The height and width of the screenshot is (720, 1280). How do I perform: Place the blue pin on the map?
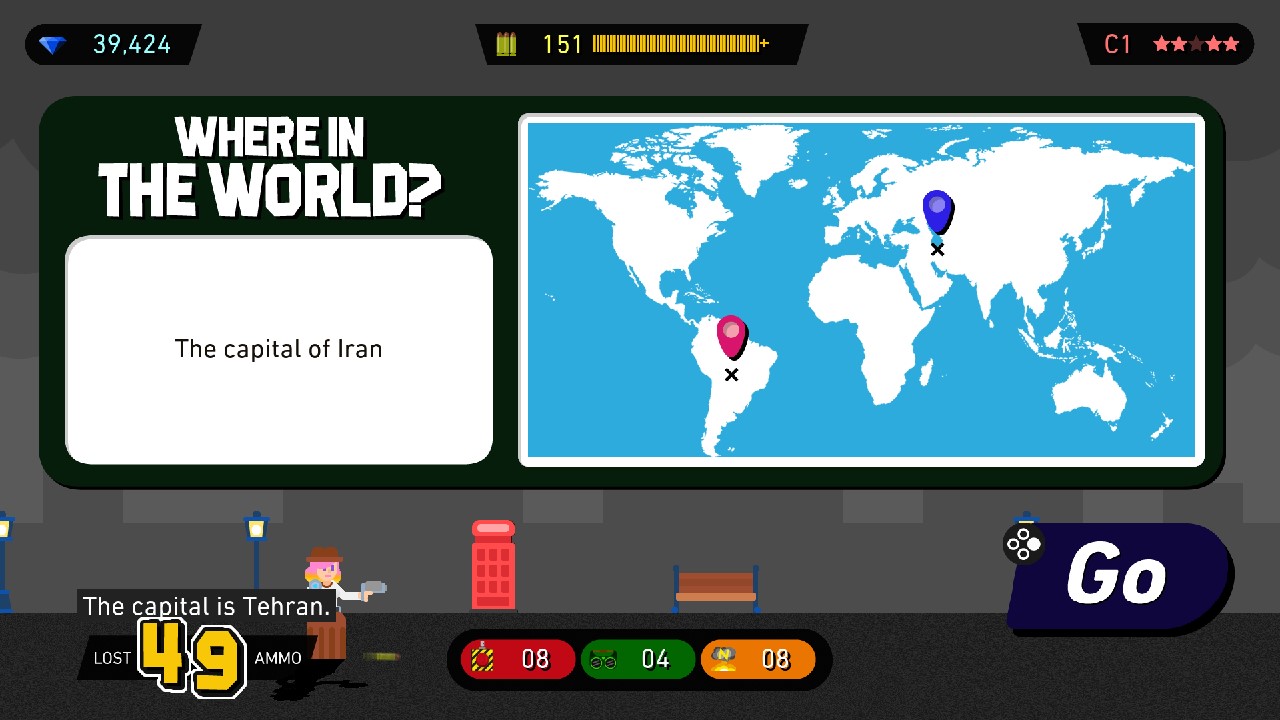(x=937, y=208)
